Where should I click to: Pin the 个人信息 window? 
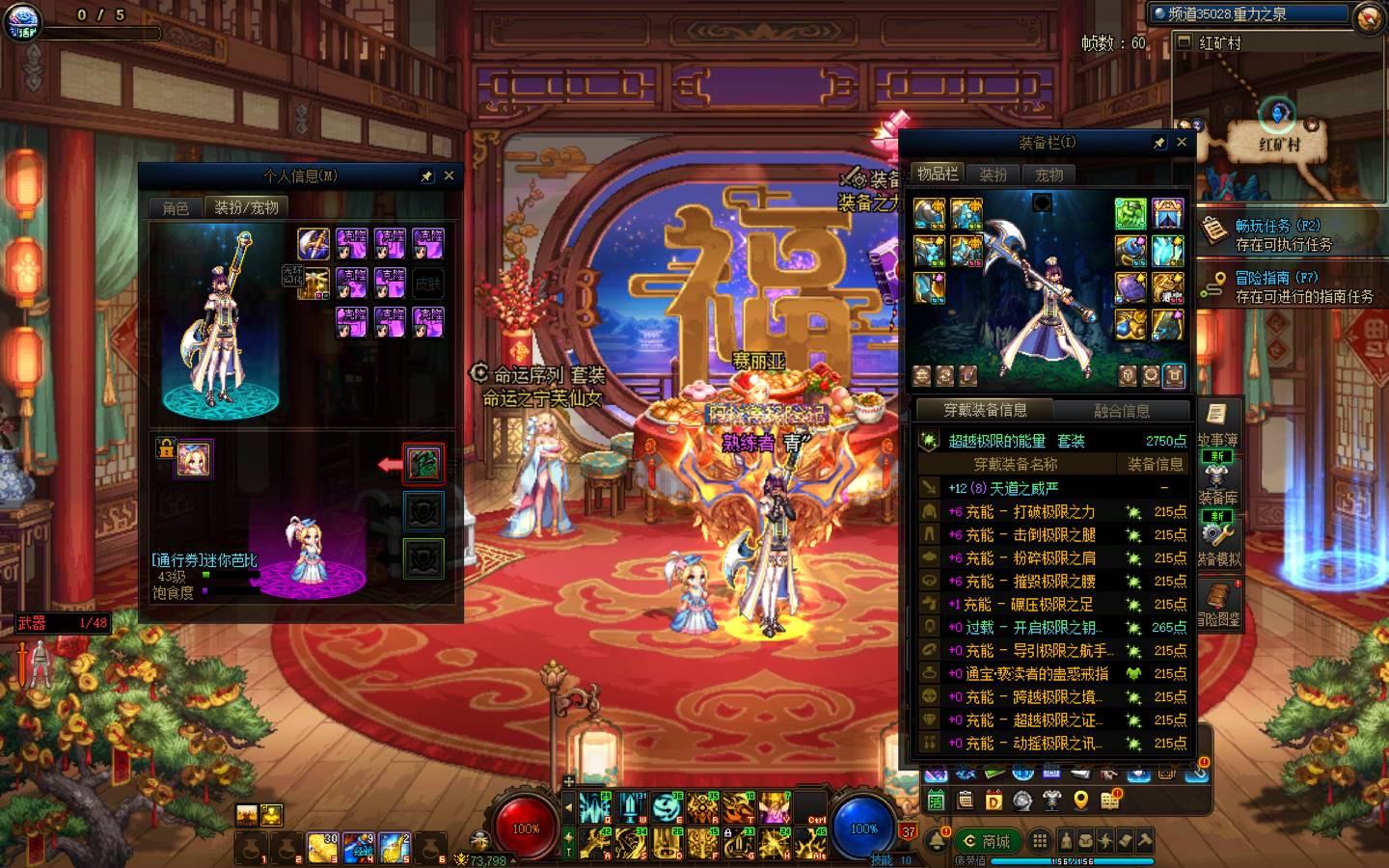[x=426, y=176]
